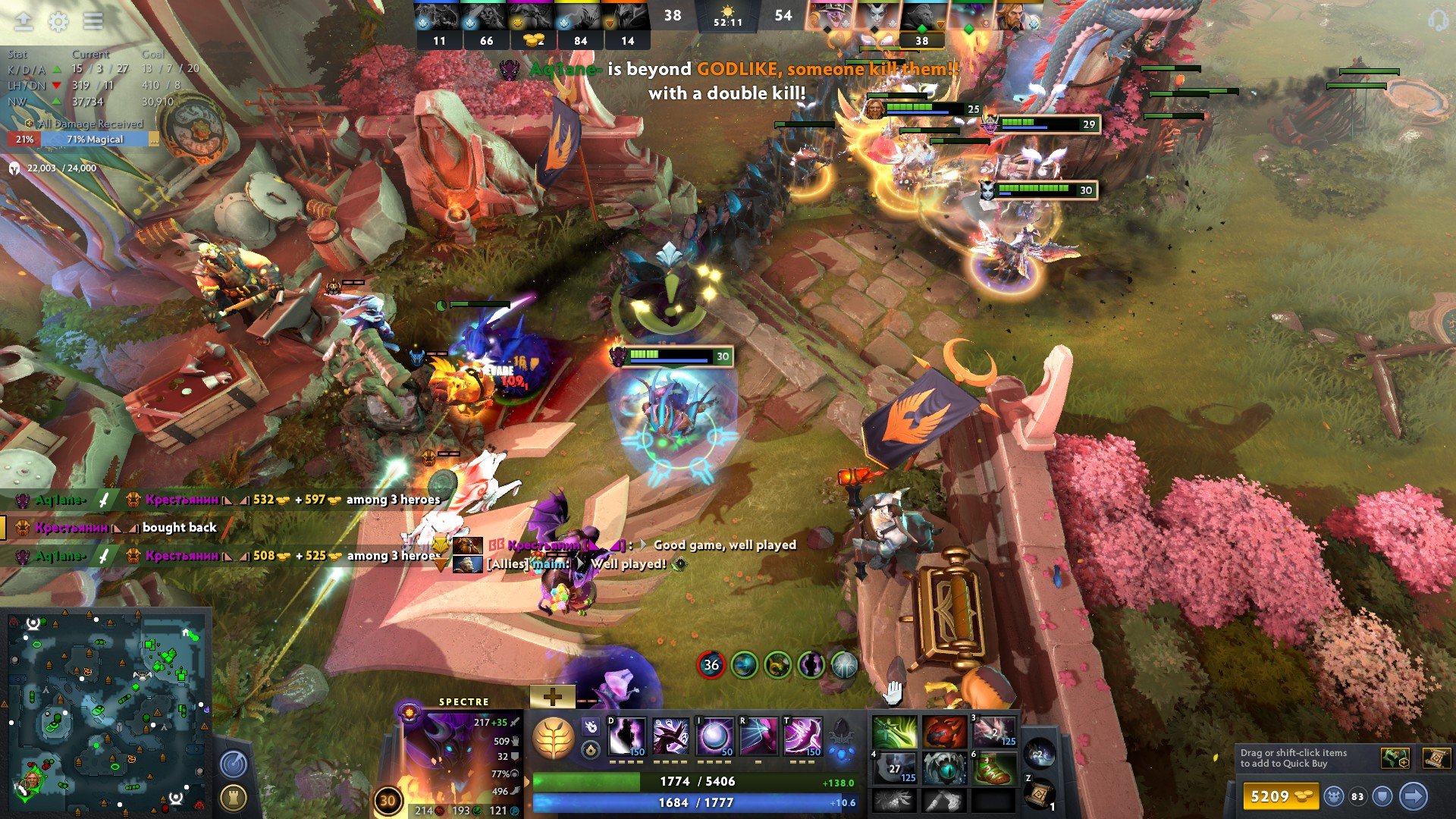Select the green boots item slot
The width and height of the screenshot is (1456, 819).
[x=994, y=769]
